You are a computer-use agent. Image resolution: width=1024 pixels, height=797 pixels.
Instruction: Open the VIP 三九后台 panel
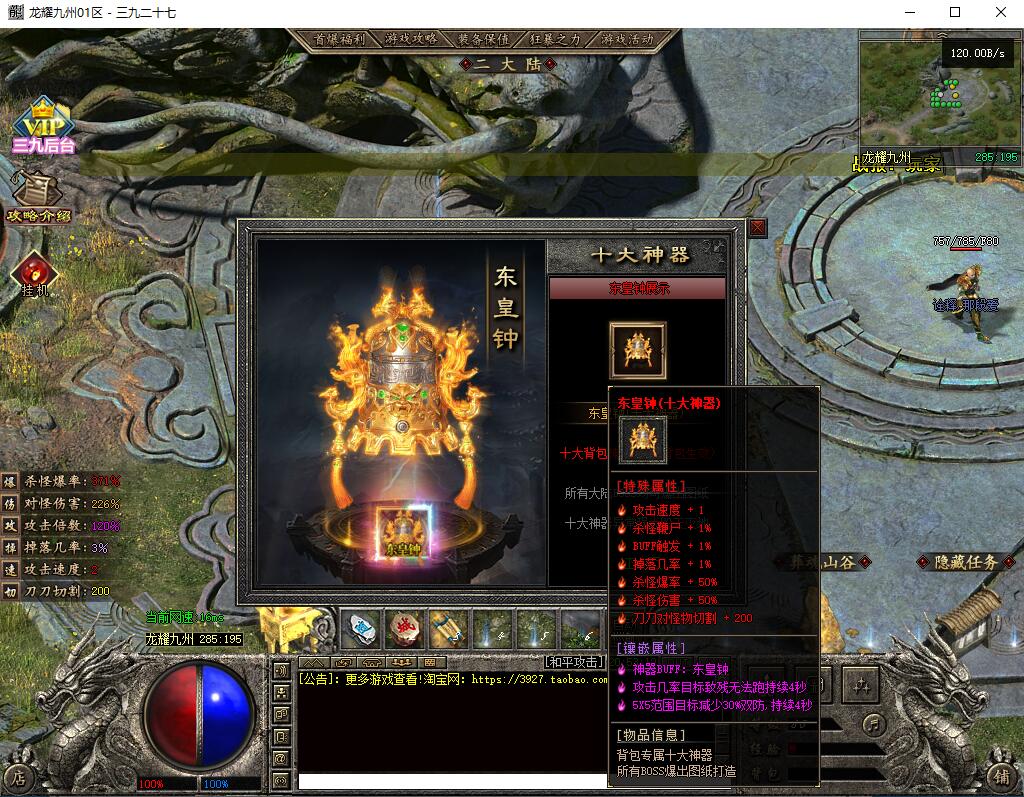[43, 125]
